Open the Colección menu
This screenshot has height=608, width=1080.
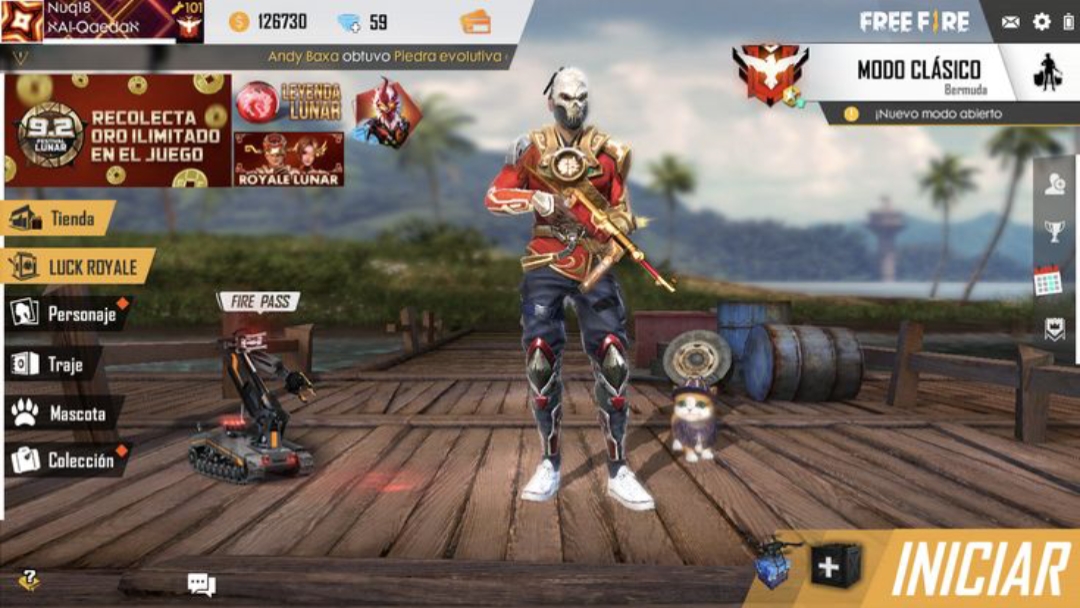(66, 460)
